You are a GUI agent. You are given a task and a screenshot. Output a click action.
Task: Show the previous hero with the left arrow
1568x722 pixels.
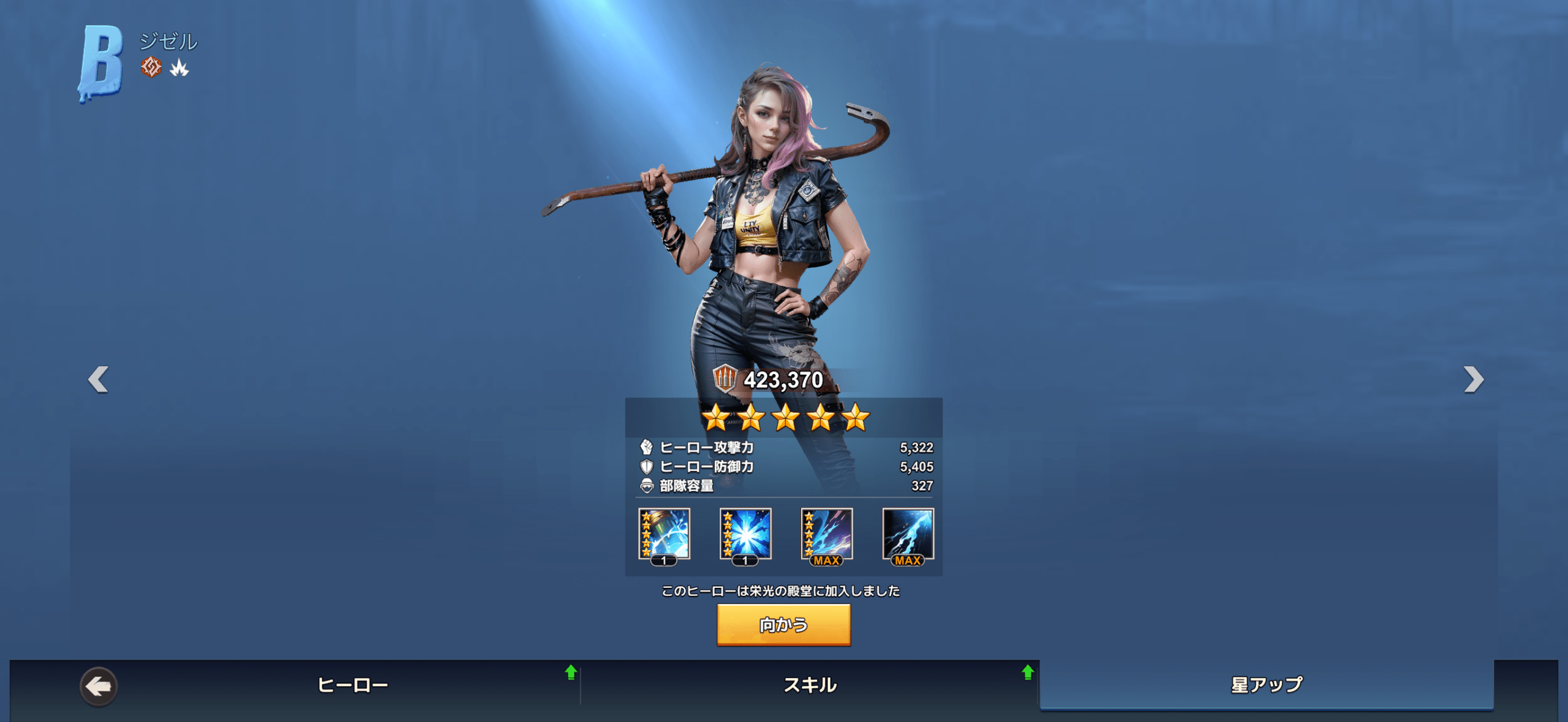[99, 379]
